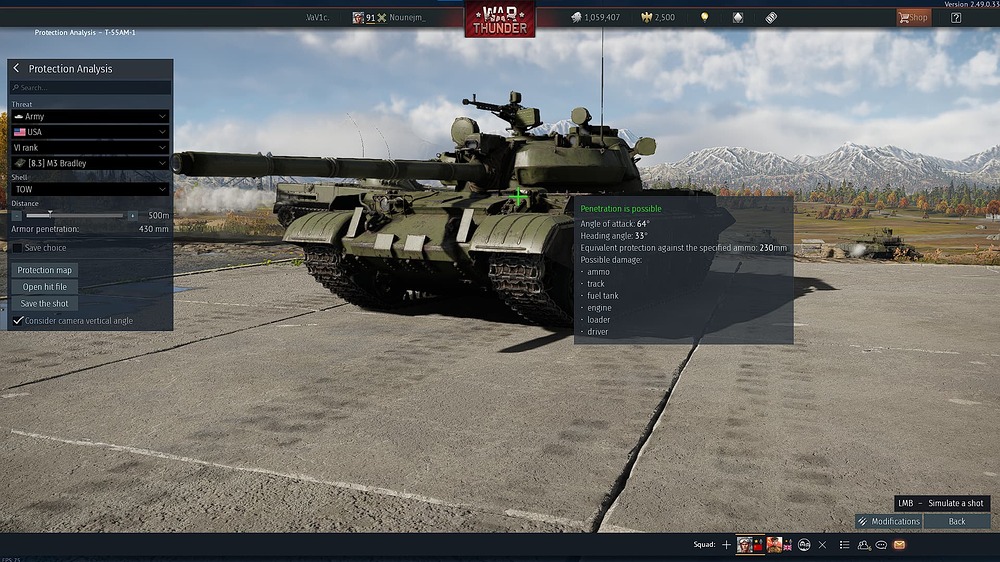Go back using the Protection Analysis arrow

(17, 69)
